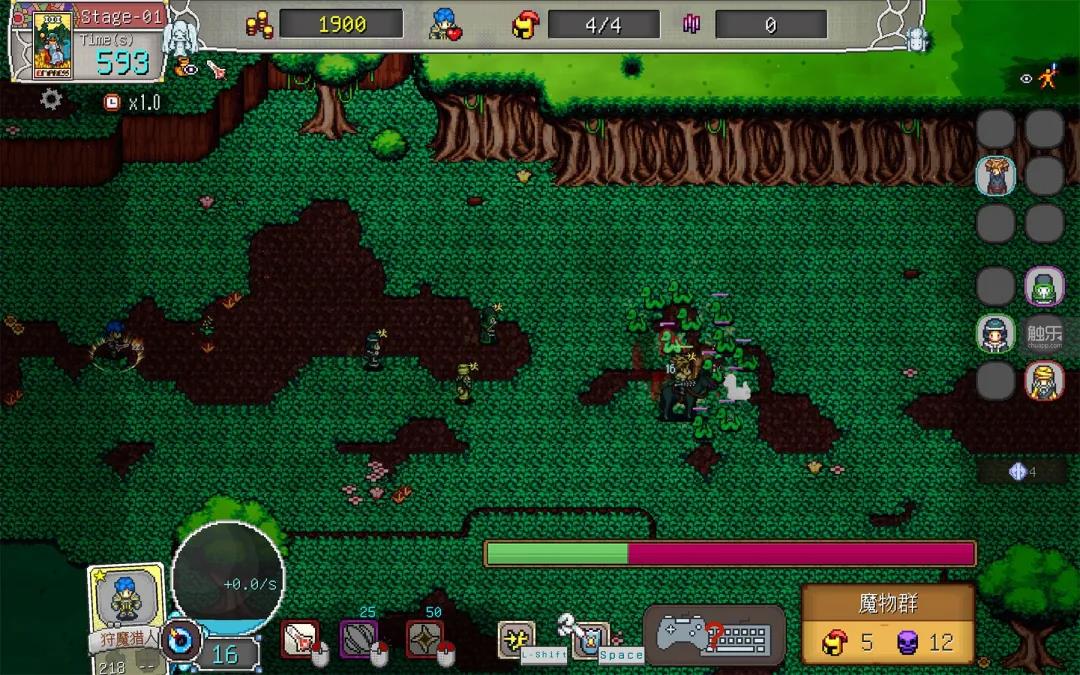Click the gargoyle statue icon
The width and height of the screenshot is (1080, 675).
point(183,35)
